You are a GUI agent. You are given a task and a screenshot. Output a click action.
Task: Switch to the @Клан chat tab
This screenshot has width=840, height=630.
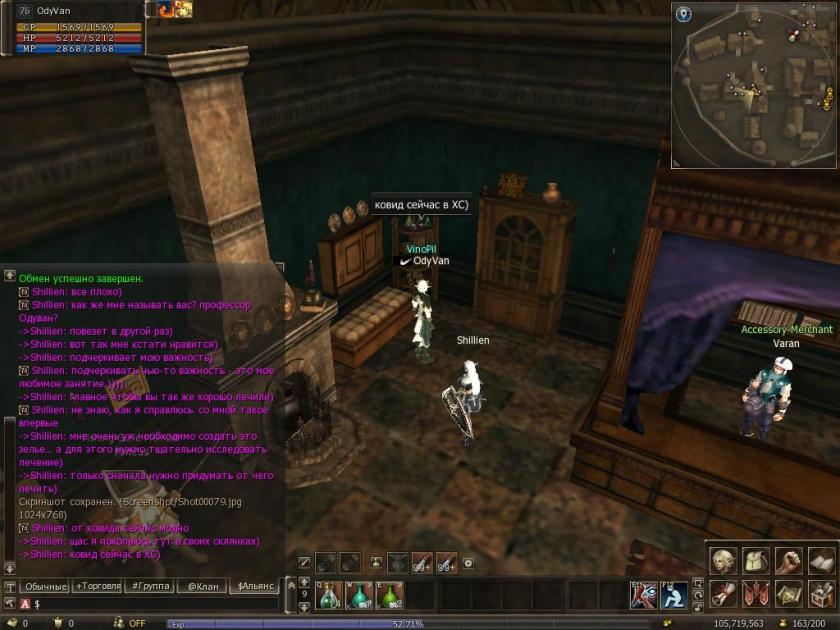pyautogui.click(x=202, y=586)
